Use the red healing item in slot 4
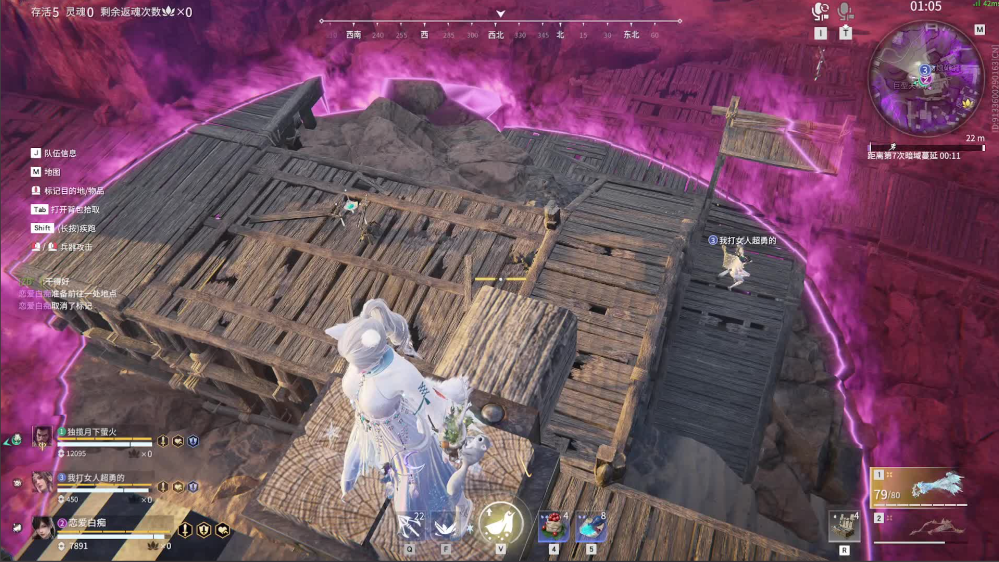 point(553,525)
